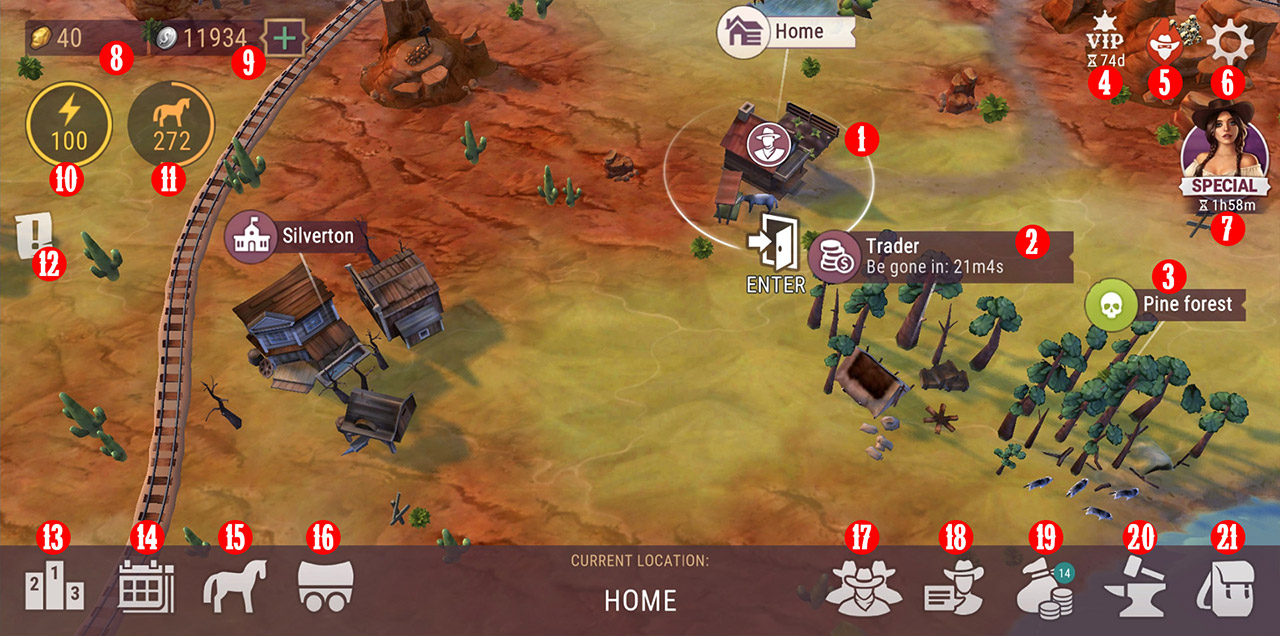1280x636 pixels.
Task: Open the calendar events icon
Action: click(x=146, y=587)
